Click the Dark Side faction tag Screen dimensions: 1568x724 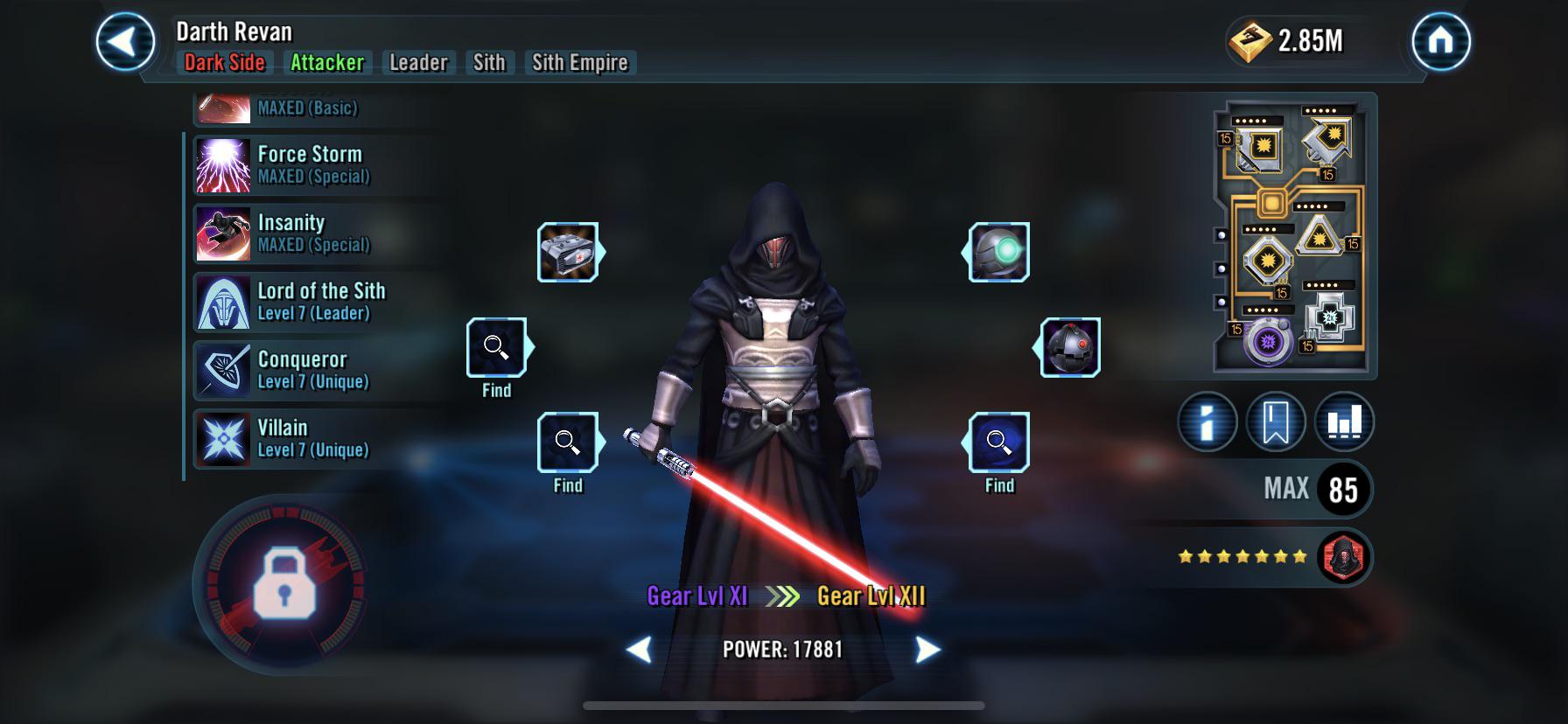click(x=225, y=63)
